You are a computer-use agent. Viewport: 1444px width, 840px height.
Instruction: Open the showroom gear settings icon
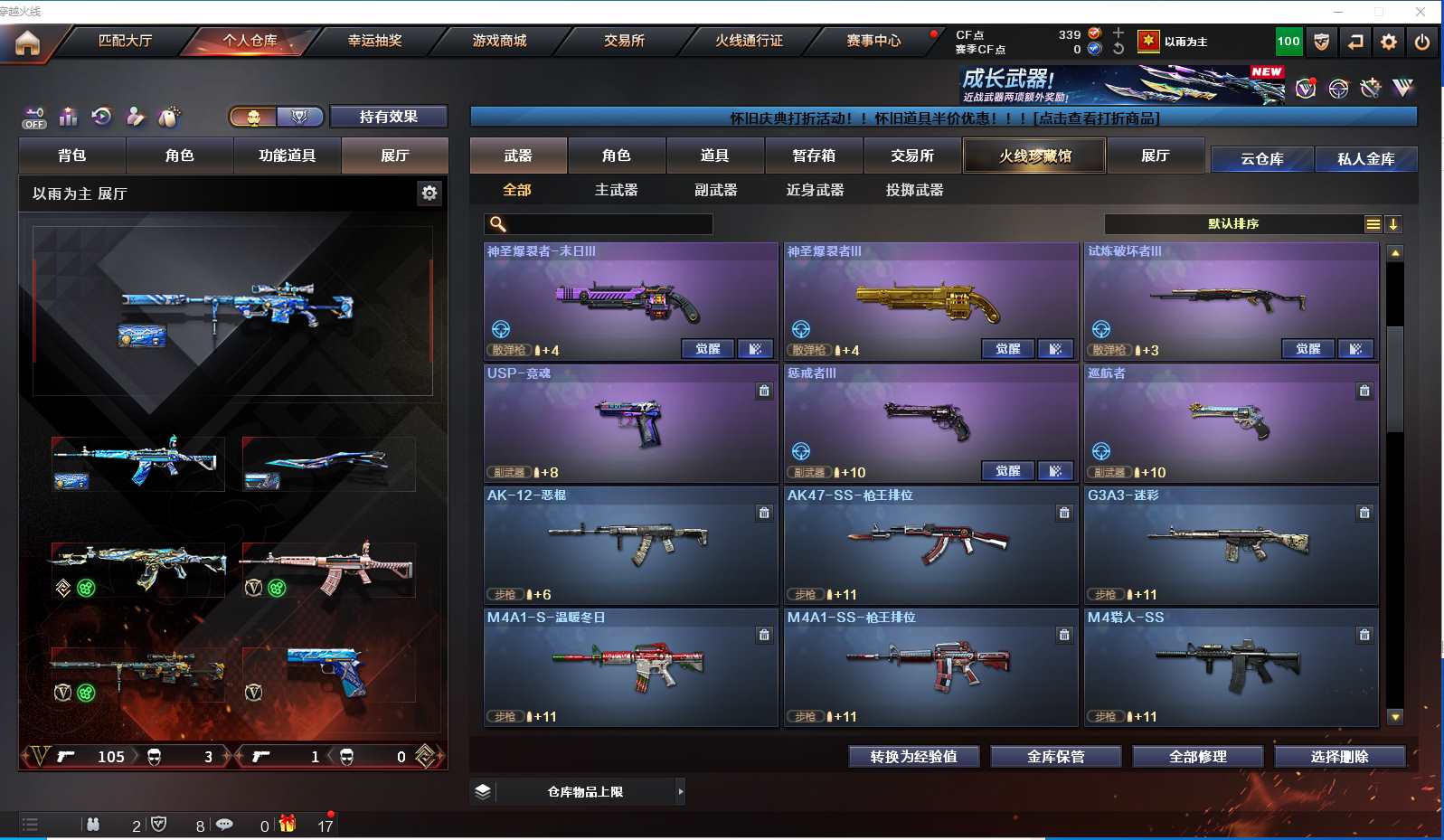(429, 193)
